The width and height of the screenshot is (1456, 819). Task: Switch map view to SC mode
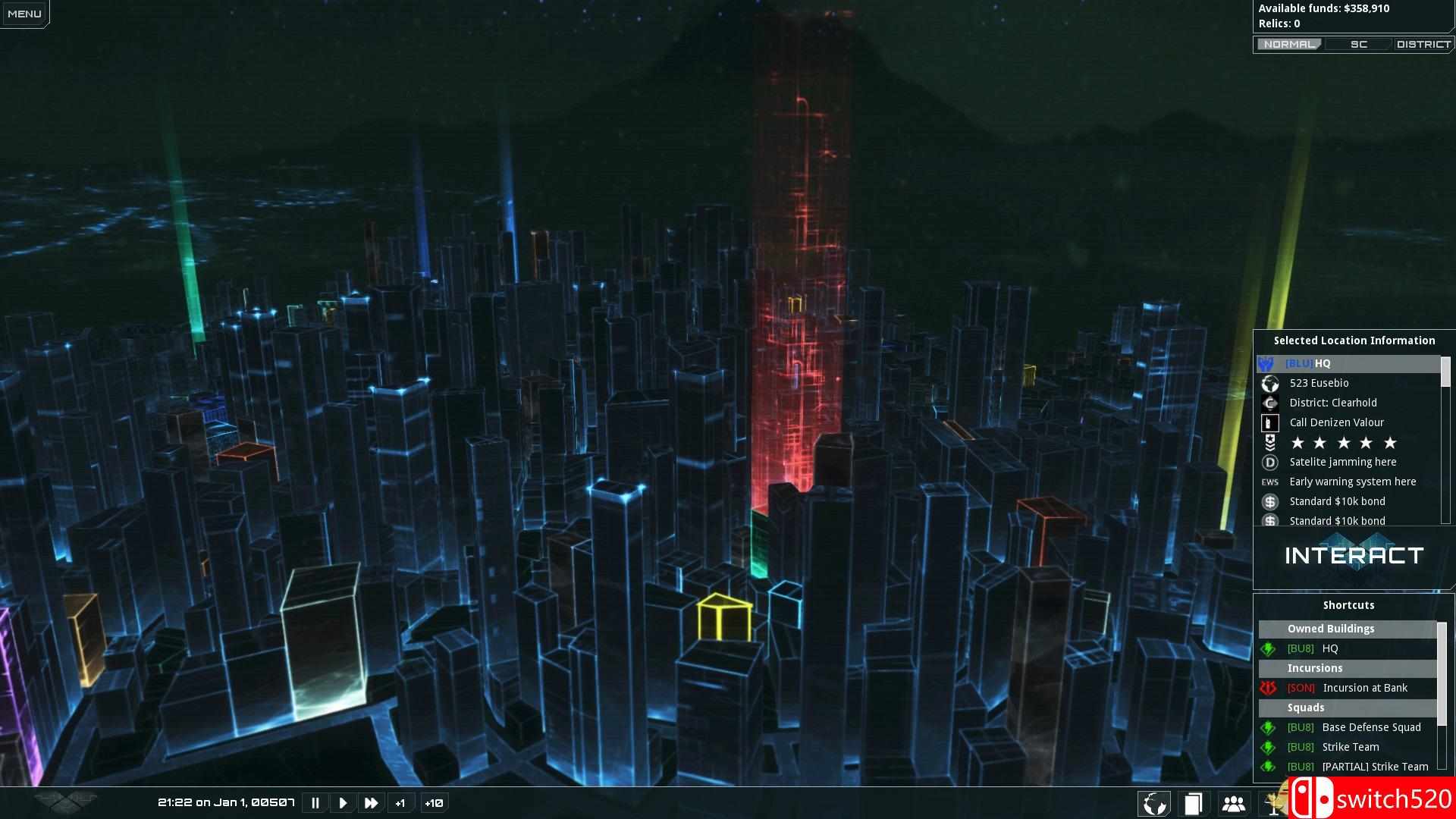pos(1358,44)
